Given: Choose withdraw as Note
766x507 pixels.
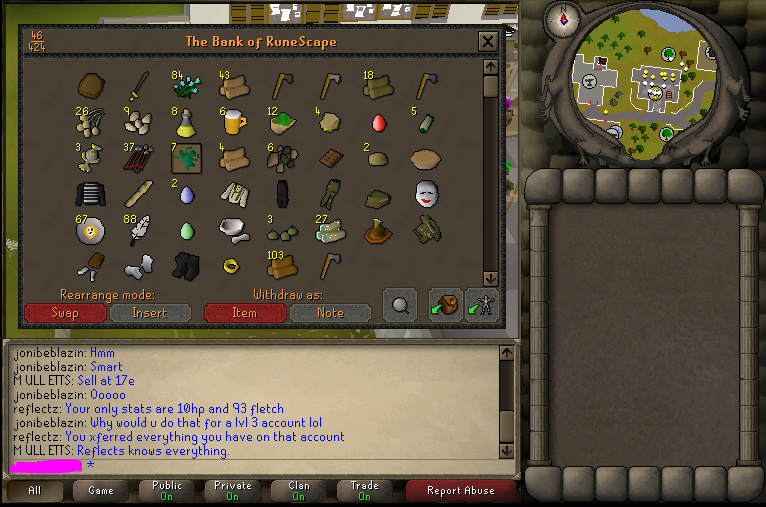Looking at the screenshot, I should pos(330,313).
